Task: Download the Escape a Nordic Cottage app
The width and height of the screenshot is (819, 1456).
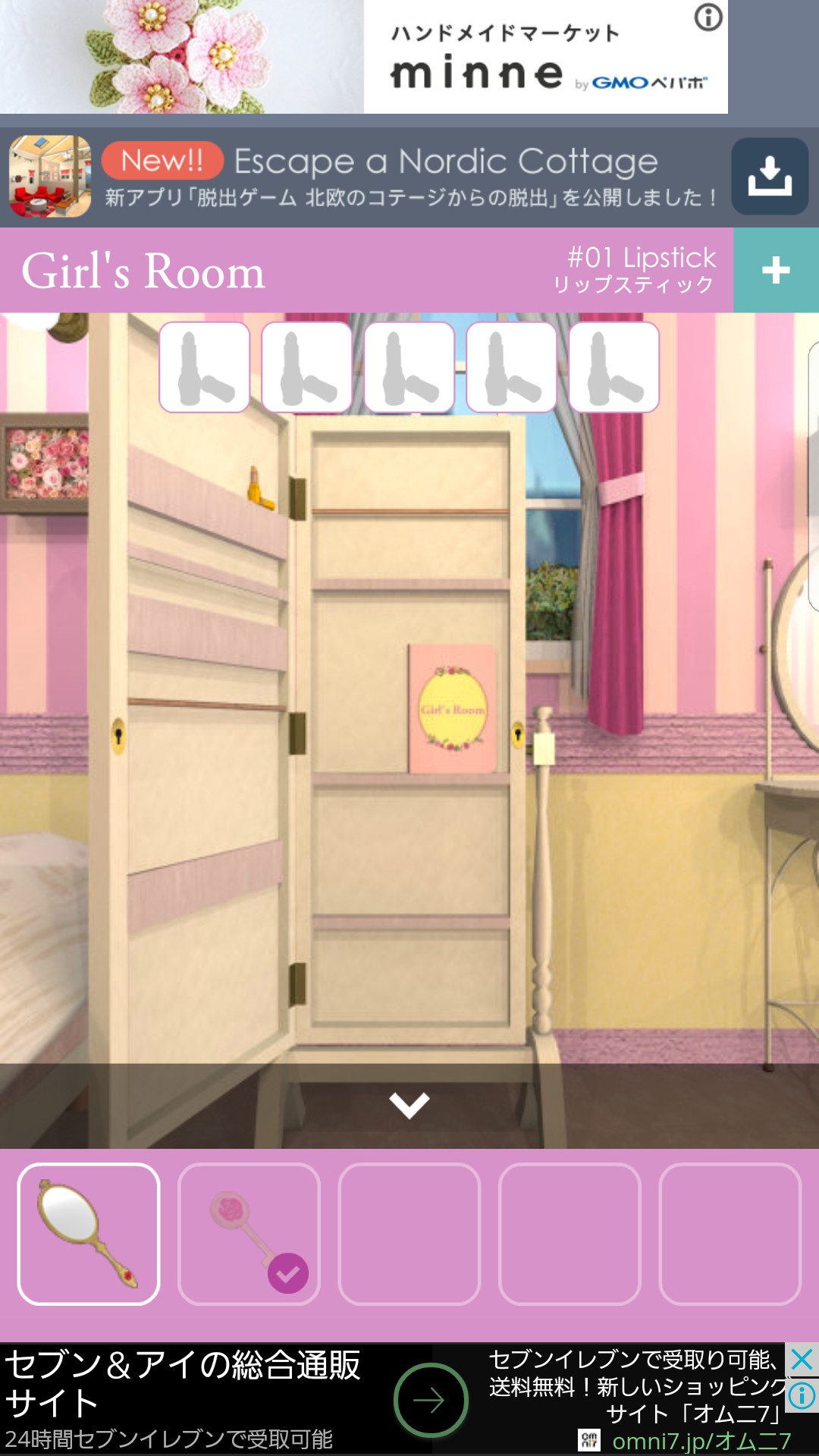Action: [x=769, y=177]
